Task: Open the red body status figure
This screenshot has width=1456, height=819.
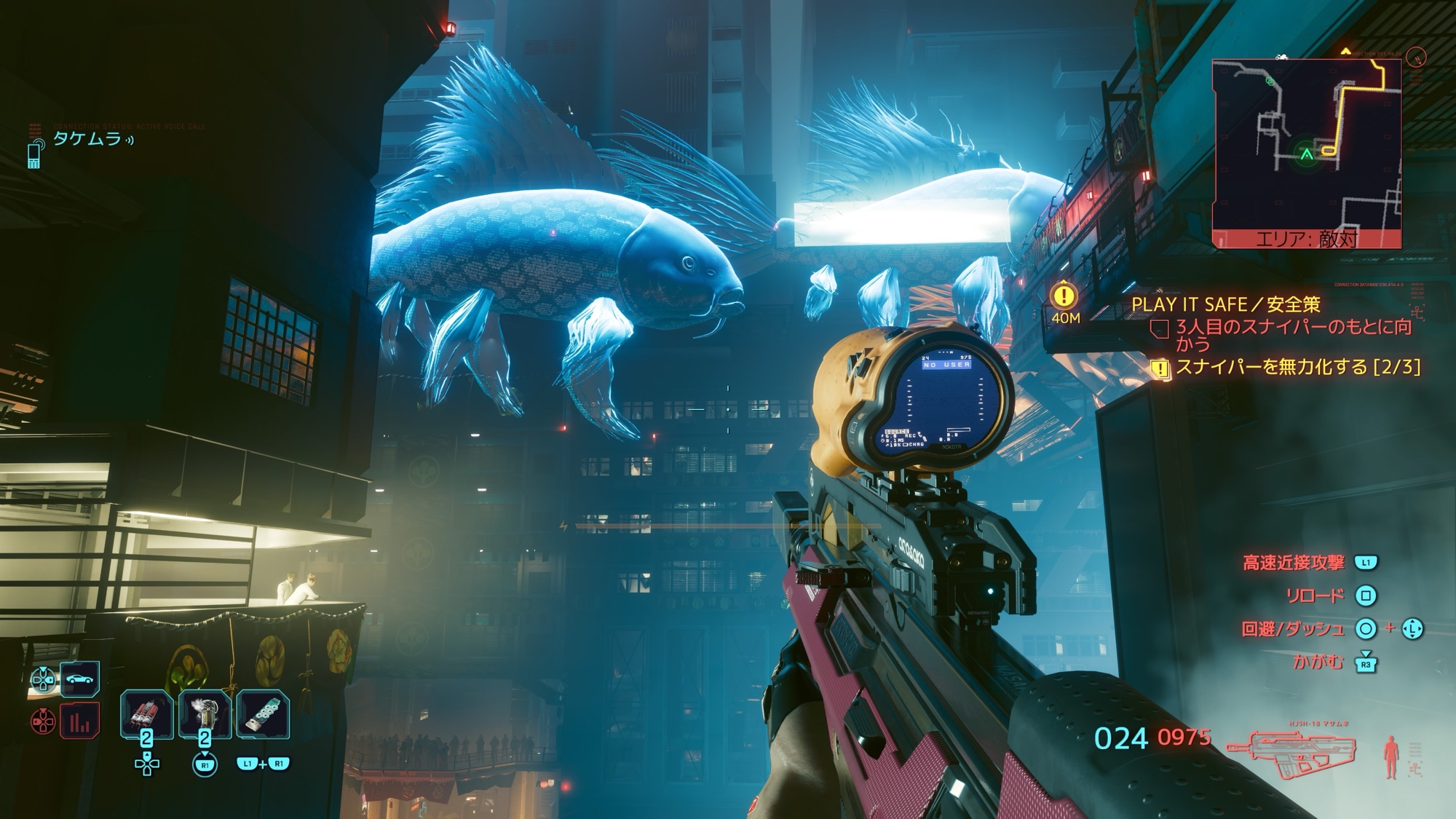Action: 1391,756
